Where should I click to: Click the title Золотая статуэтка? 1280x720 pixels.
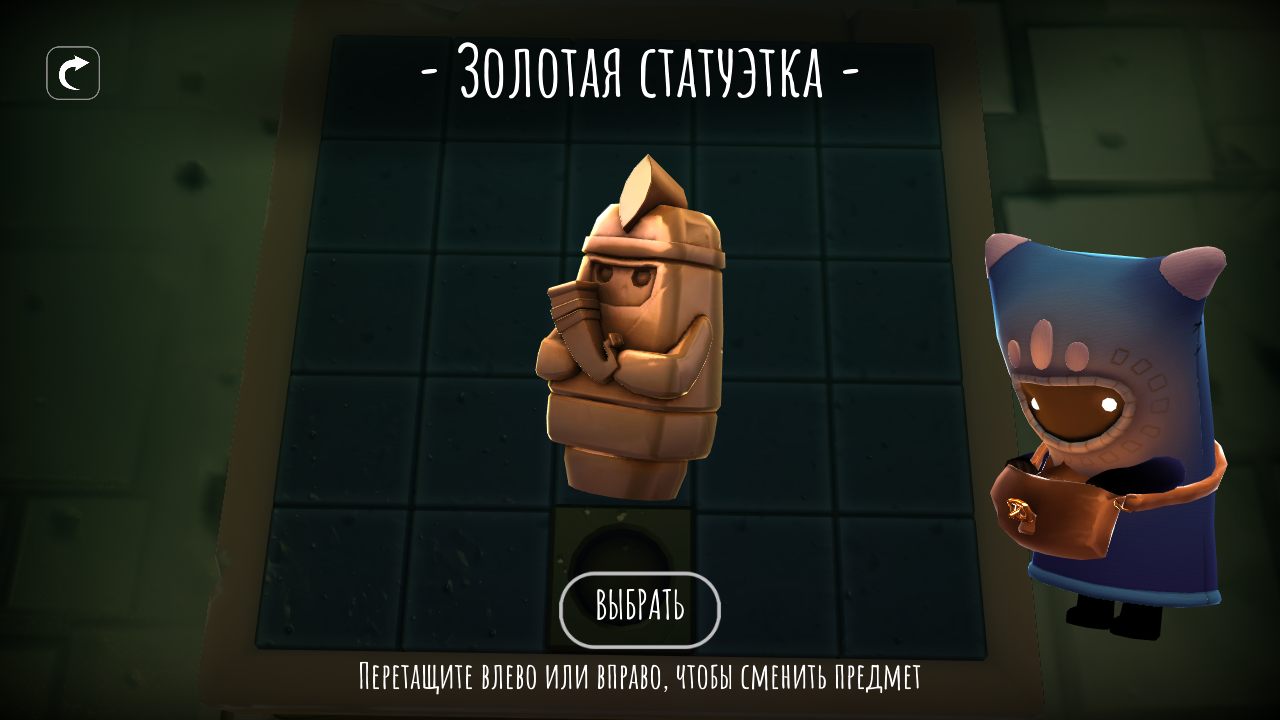point(640,70)
